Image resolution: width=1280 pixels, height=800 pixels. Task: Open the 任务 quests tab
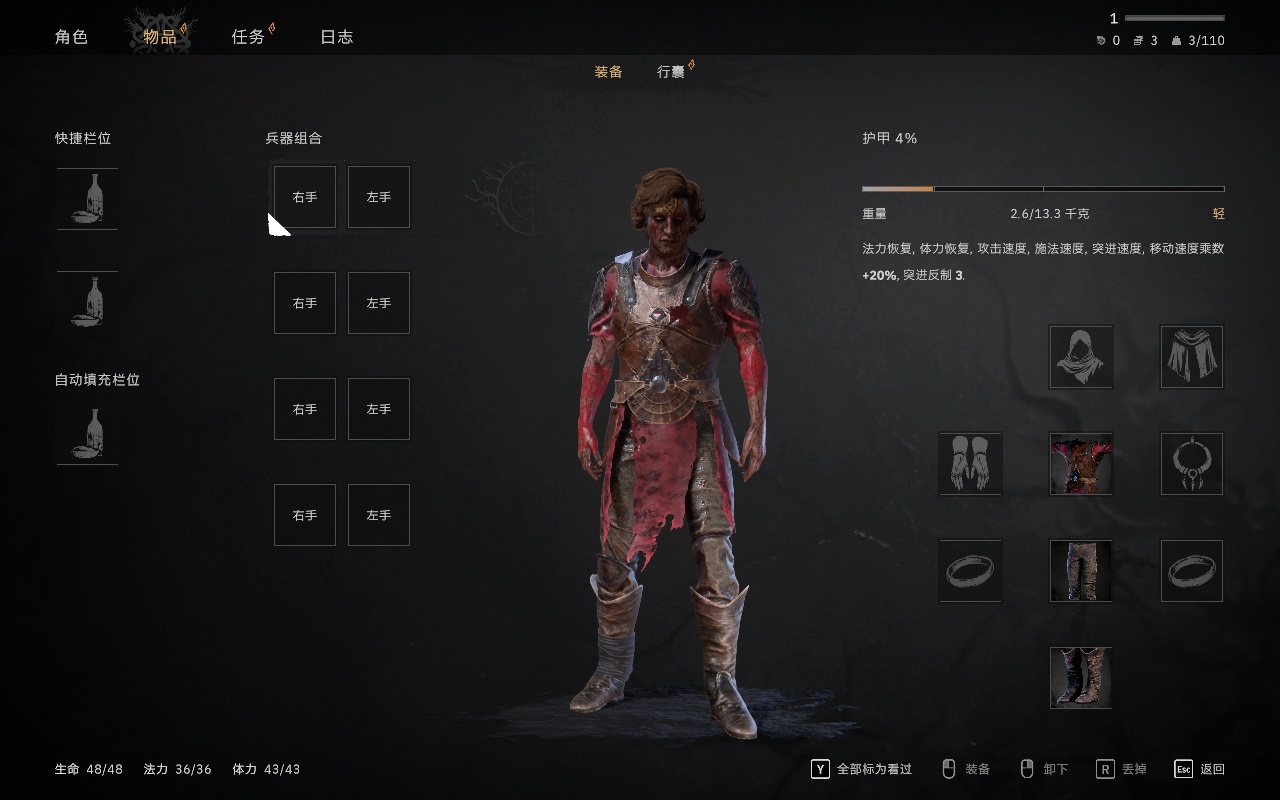(248, 37)
